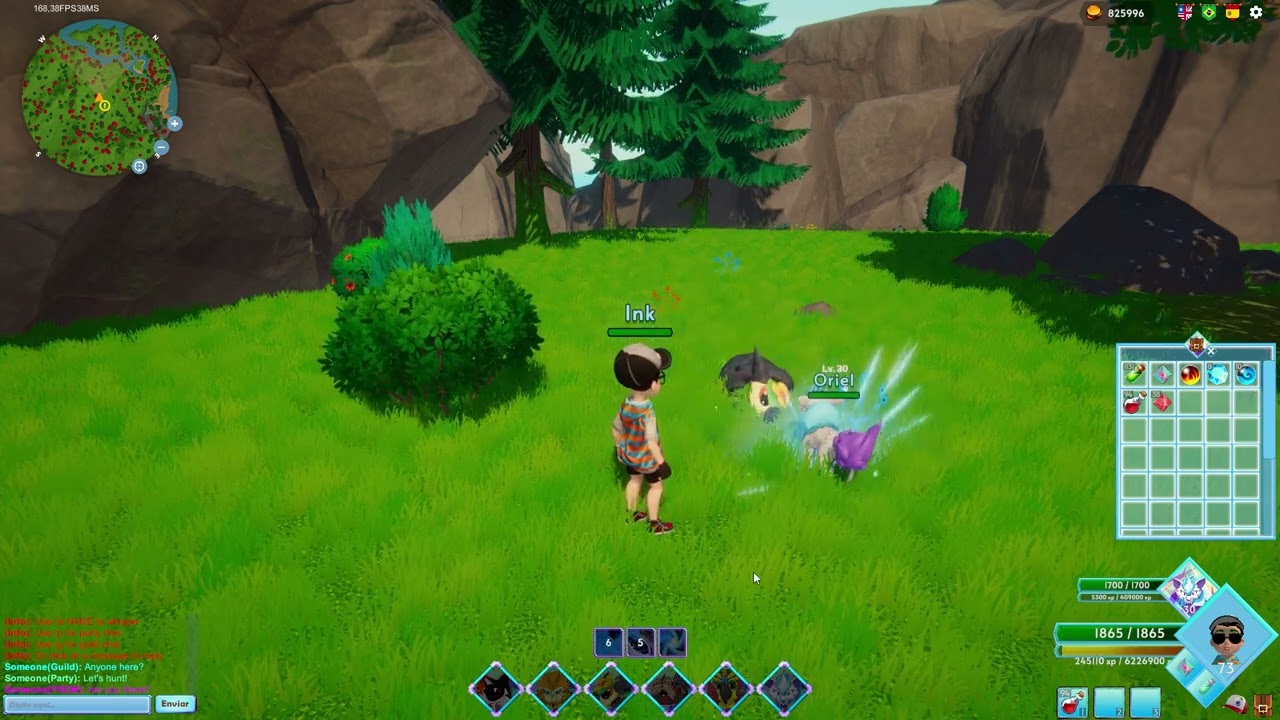Select the red potion flask in inventory
This screenshot has width=1280, height=720.
[1134, 403]
